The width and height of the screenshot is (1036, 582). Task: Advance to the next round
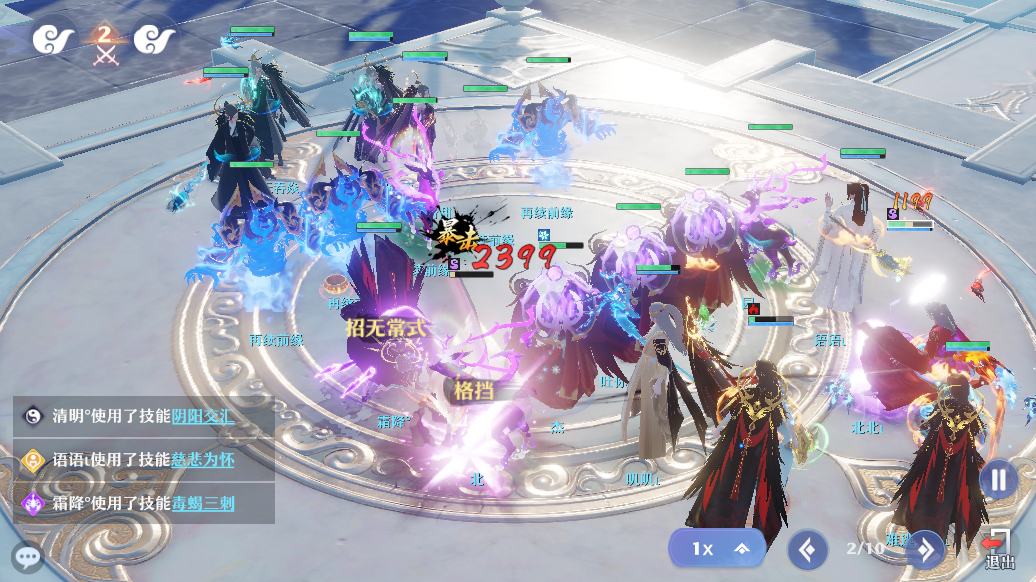tap(925, 548)
